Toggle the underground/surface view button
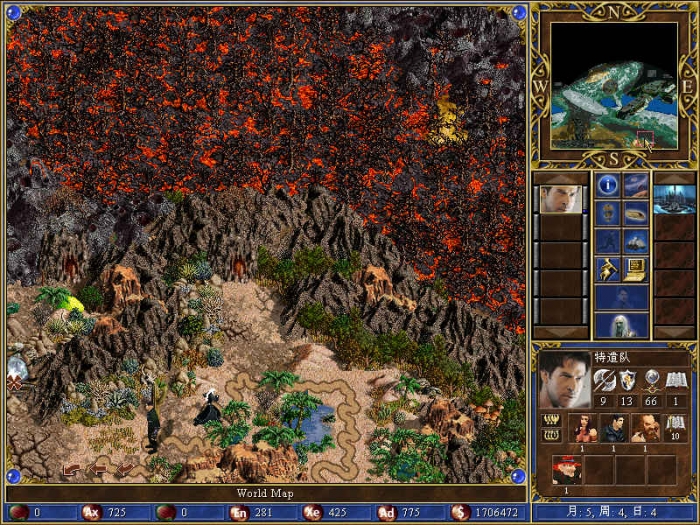 (636, 184)
